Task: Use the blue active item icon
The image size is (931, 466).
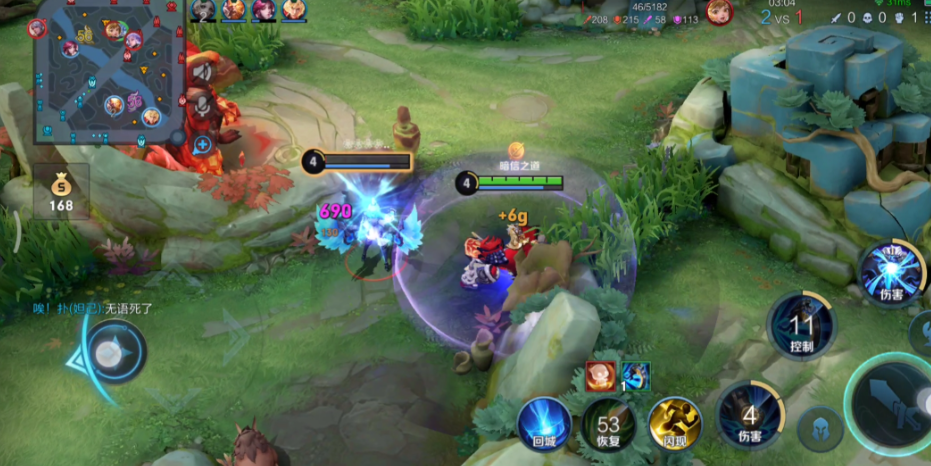Action: pyautogui.click(x=635, y=376)
